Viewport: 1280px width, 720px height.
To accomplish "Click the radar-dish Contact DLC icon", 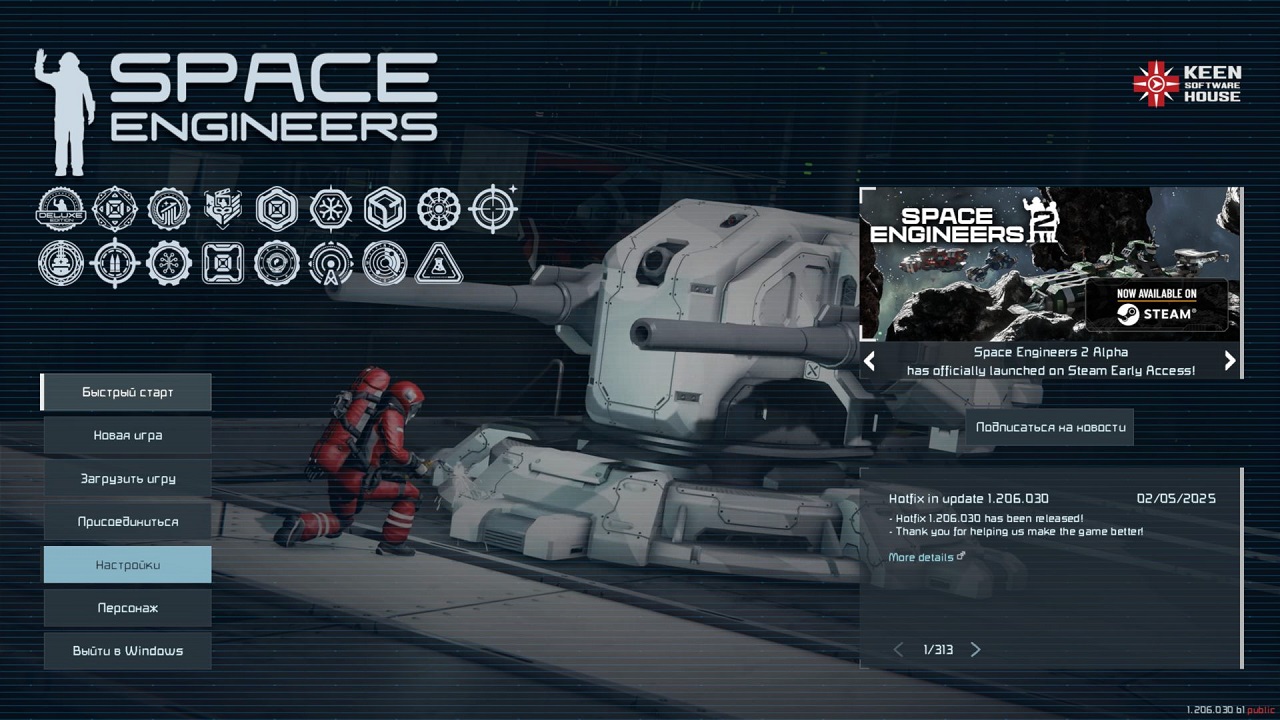I will 385,263.
